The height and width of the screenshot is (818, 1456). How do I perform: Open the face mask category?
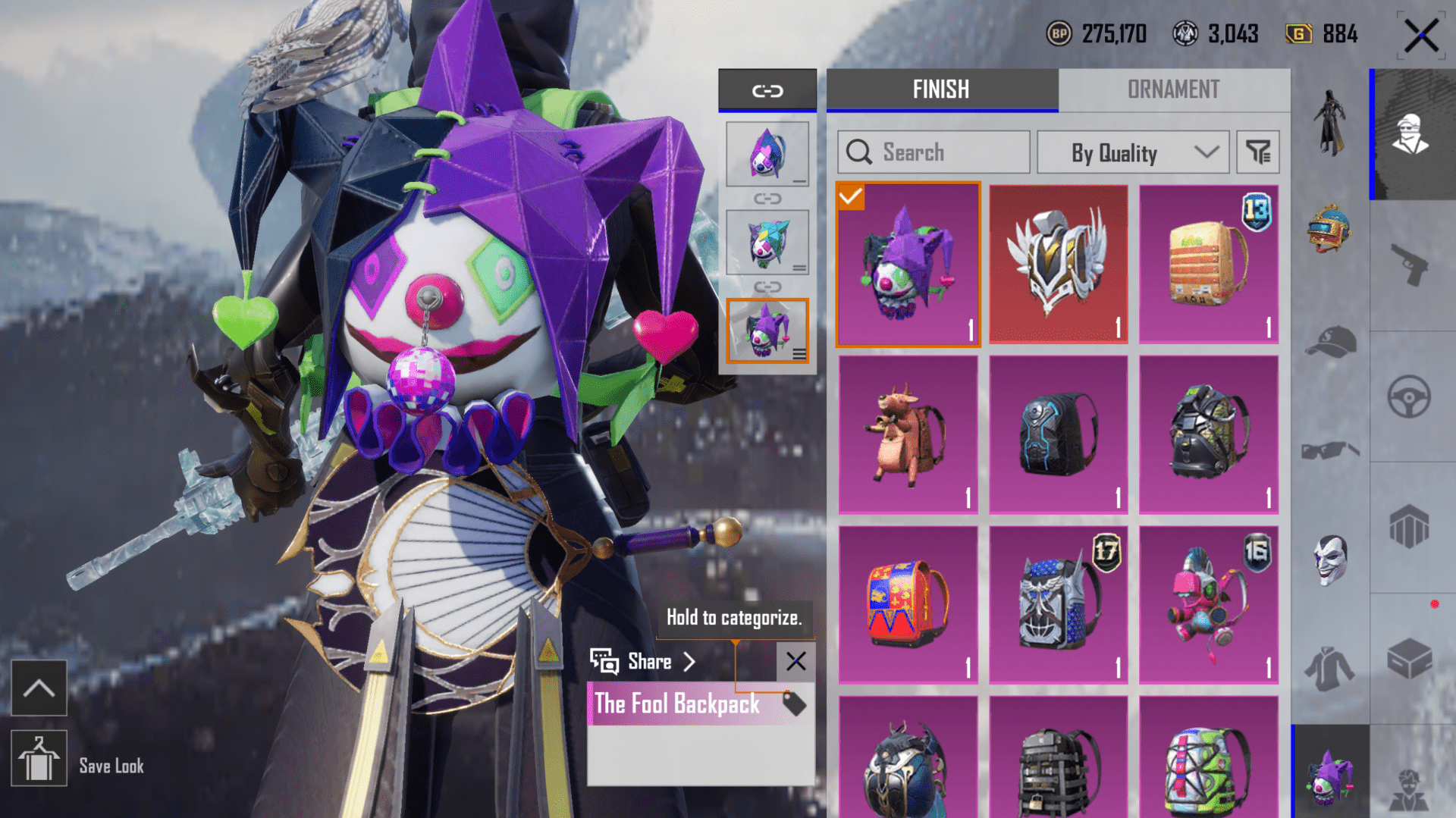click(1331, 559)
